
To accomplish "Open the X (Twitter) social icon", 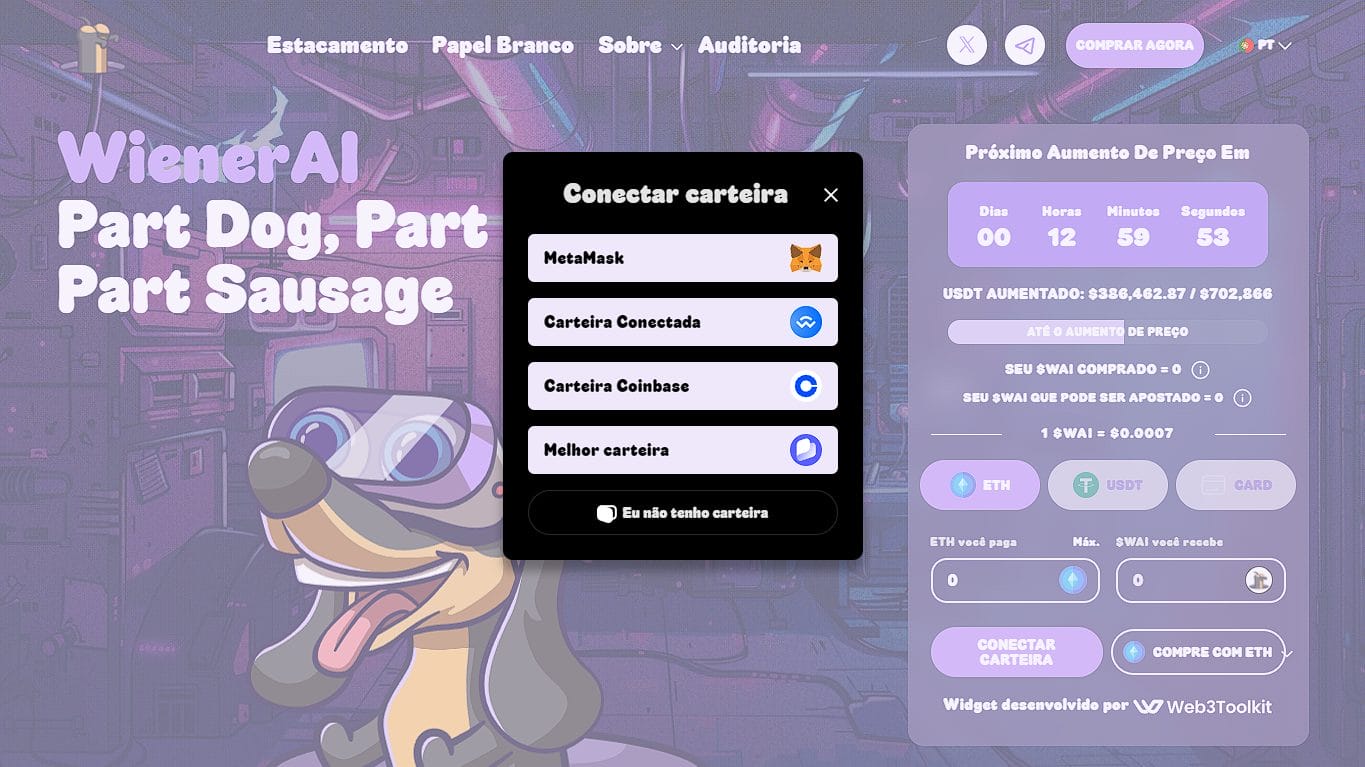I will point(966,45).
